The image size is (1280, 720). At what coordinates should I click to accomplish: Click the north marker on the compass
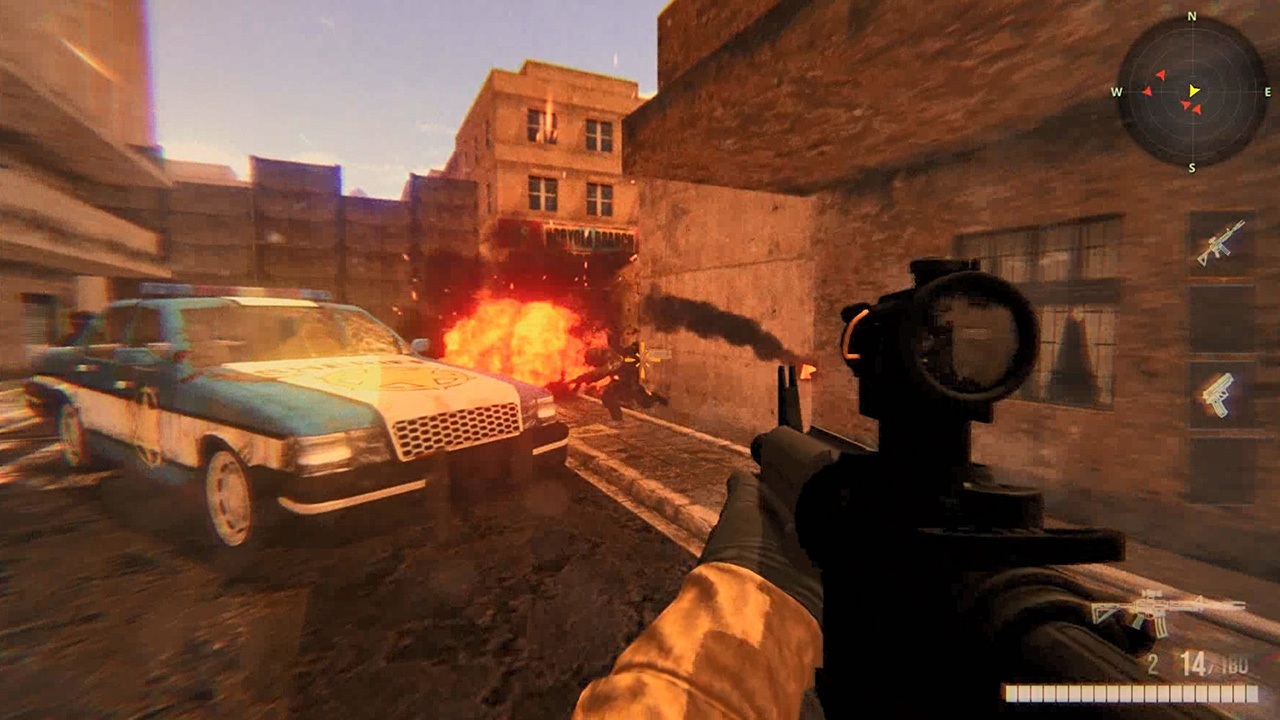coord(1192,16)
